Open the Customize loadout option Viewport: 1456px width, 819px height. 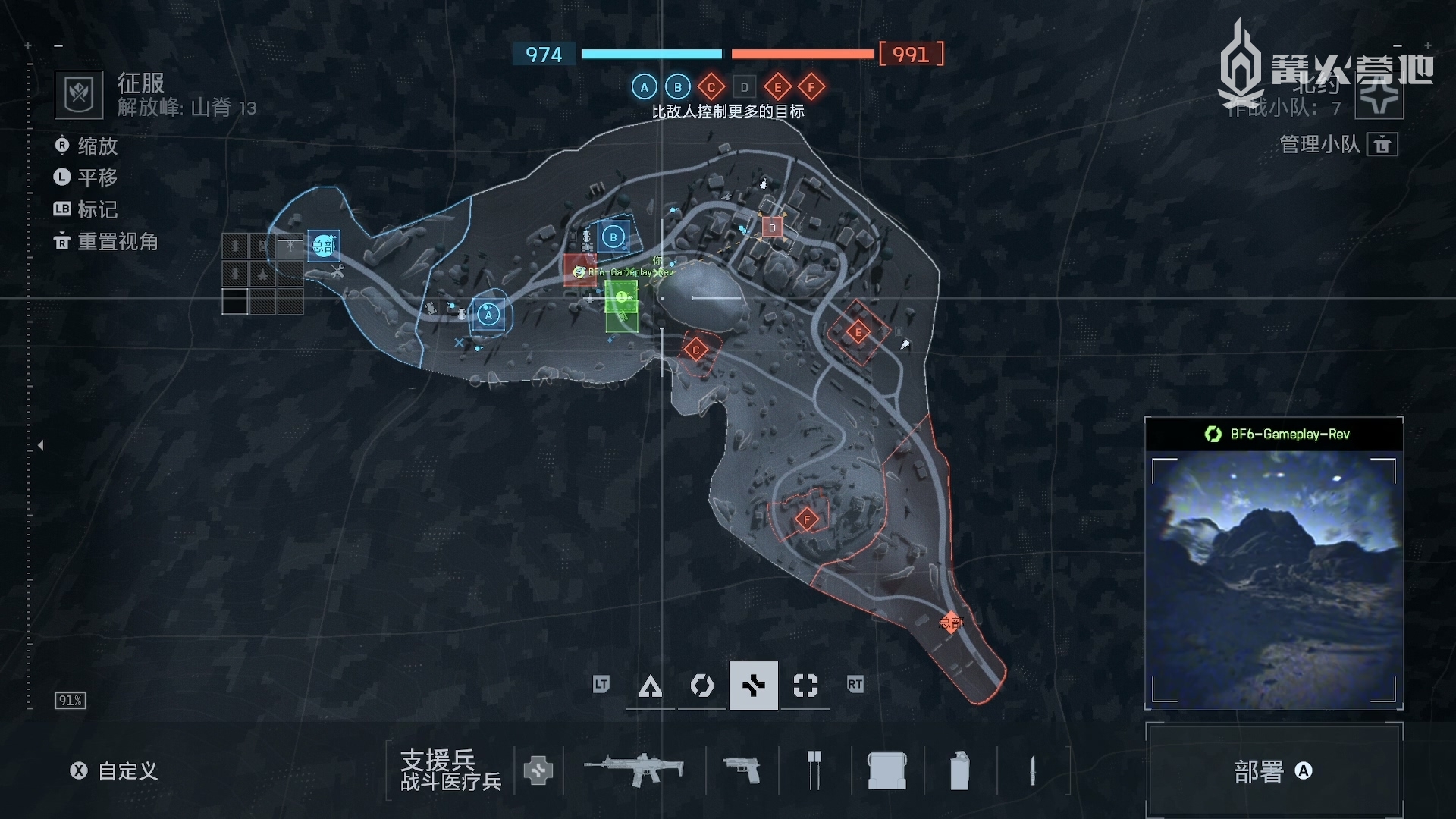(x=115, y=771)
